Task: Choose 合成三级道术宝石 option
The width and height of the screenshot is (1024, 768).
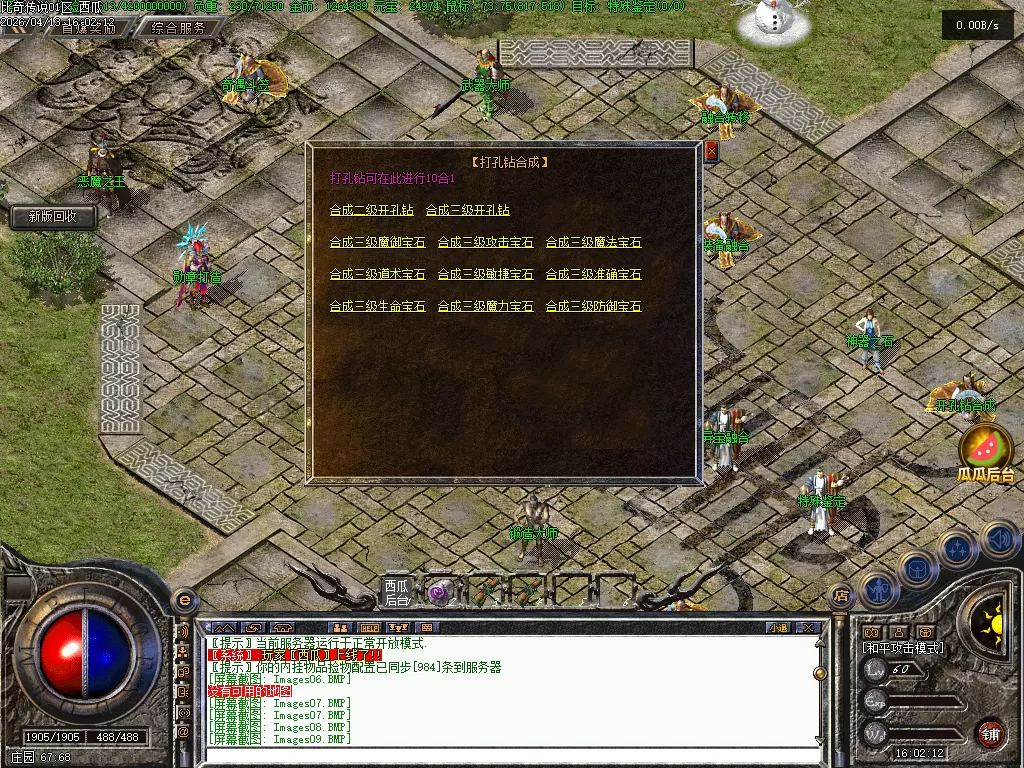Action: pyautogui.click(x=377, y=274)
